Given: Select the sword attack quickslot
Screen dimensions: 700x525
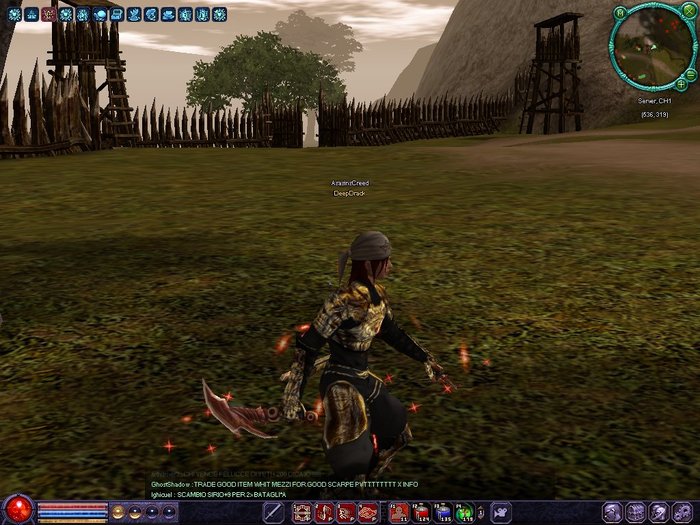Looking at the screenshot, I should tap(273, 513).
